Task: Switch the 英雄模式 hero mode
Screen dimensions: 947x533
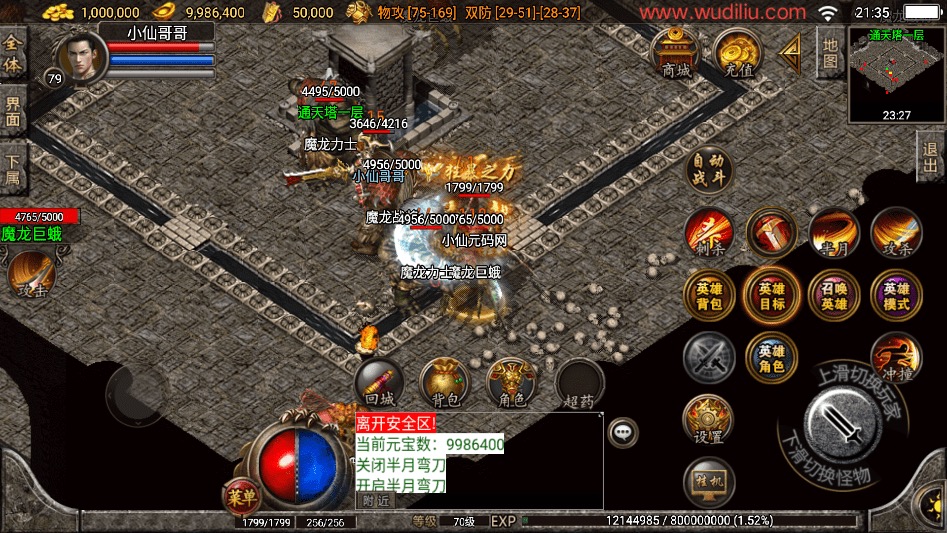Action: coord(895,295)
